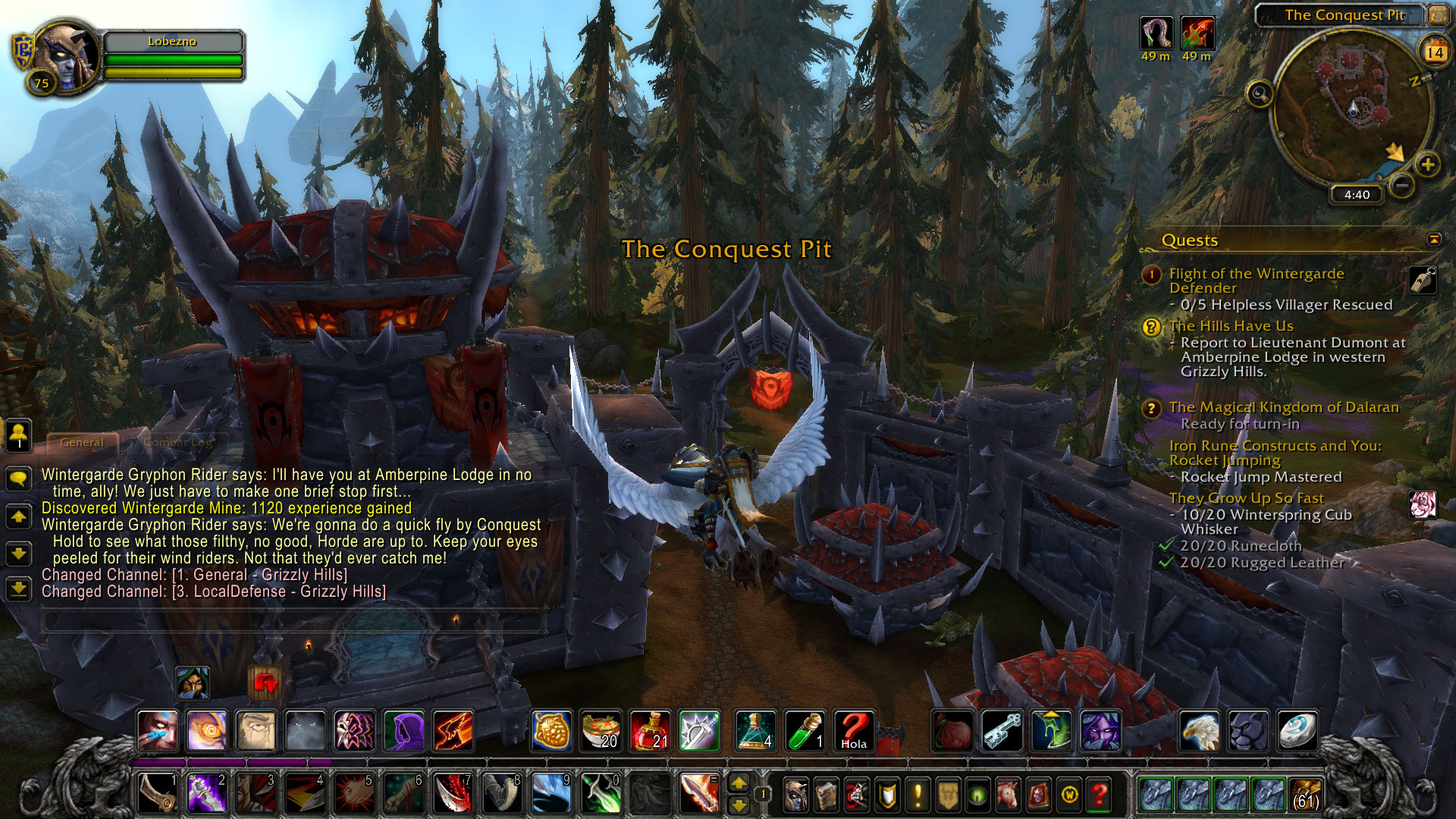The height and width of the screenshot is (819, 1456).
Task: Open the world map button beside zone name
Action: 1438,14
